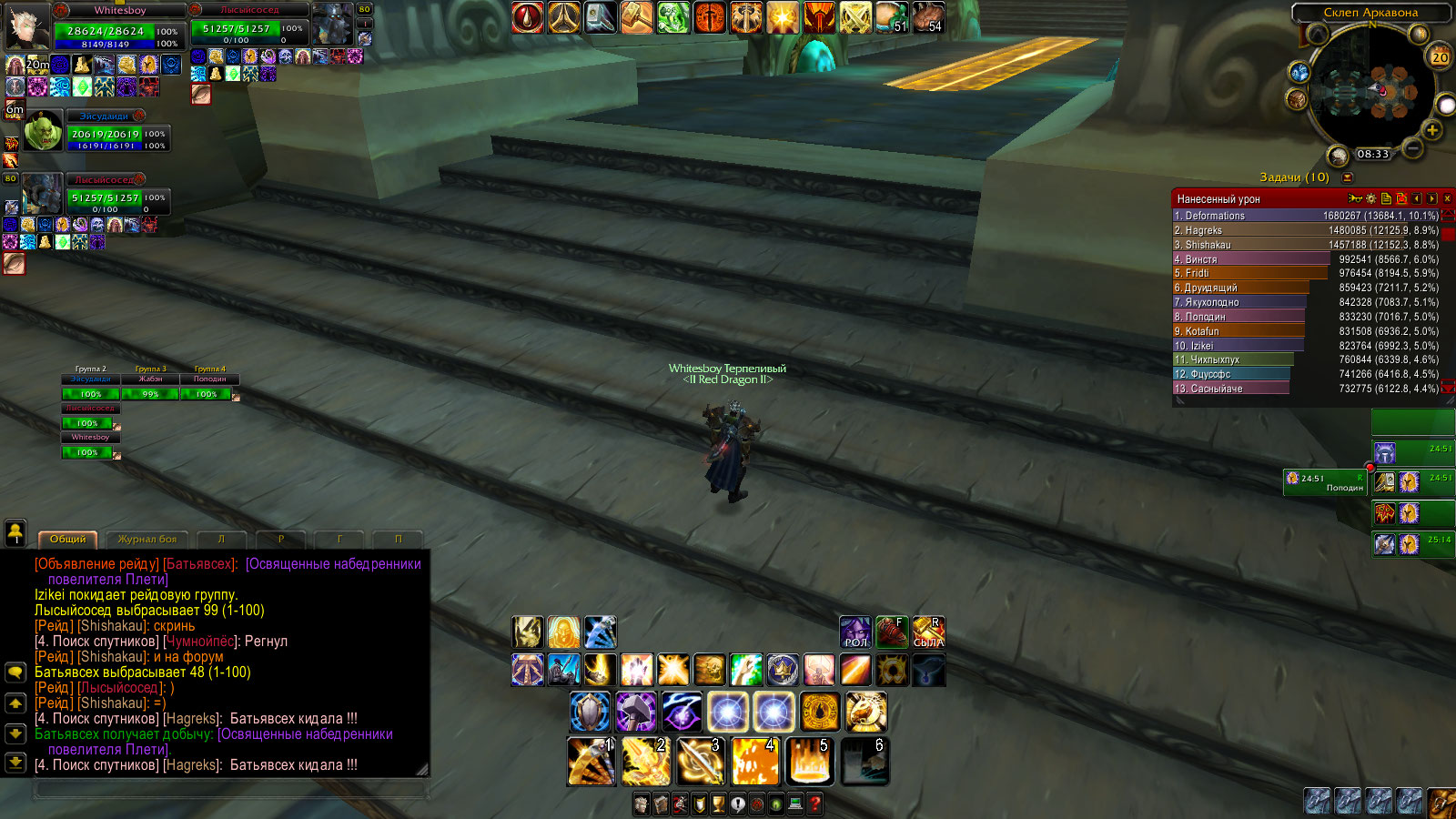
Task: Switch to the Журнал боя chat tab
Action: tap(147, 540)
